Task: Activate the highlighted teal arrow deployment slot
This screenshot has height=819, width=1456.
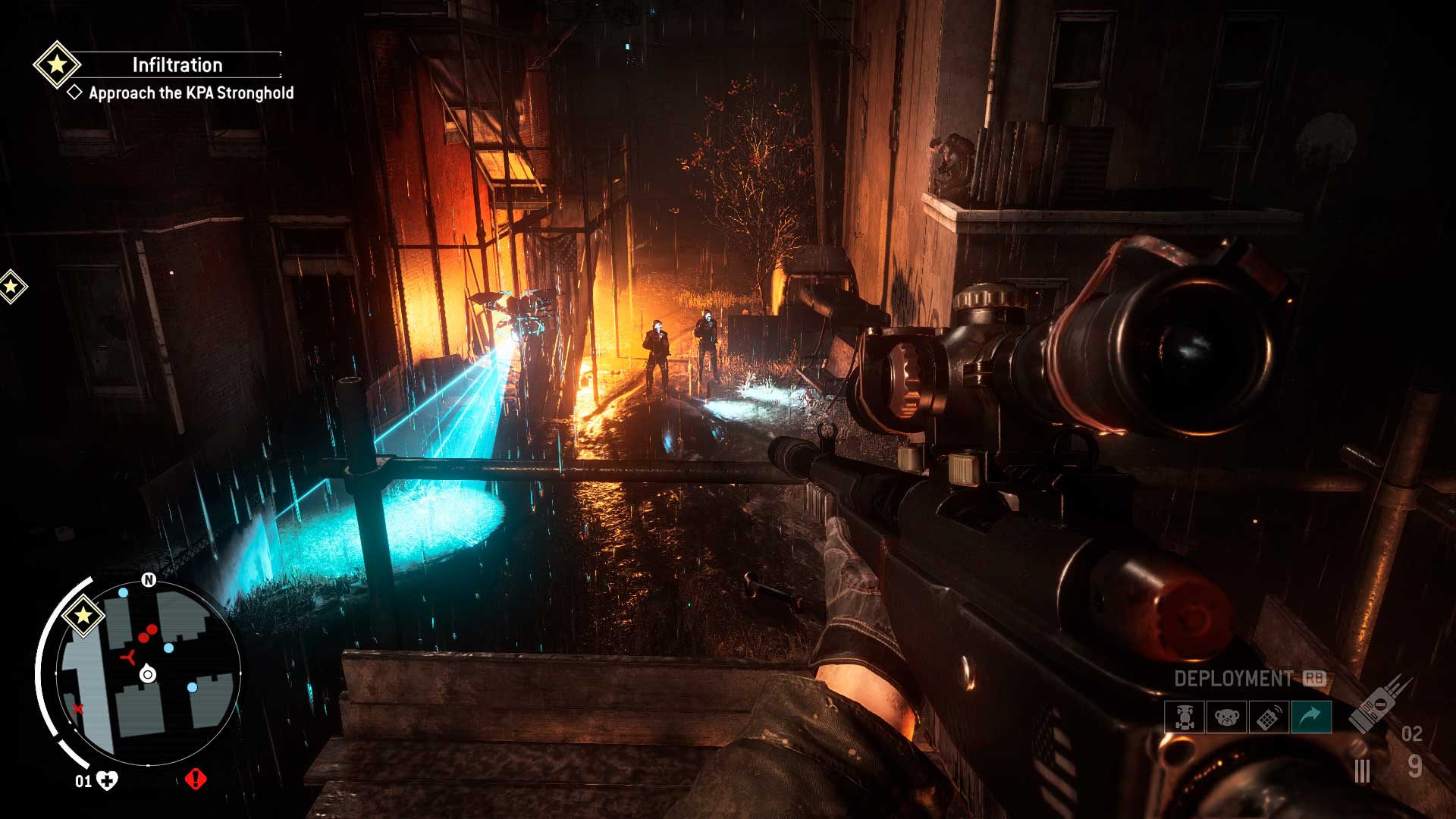Action: click(1311, 717)
